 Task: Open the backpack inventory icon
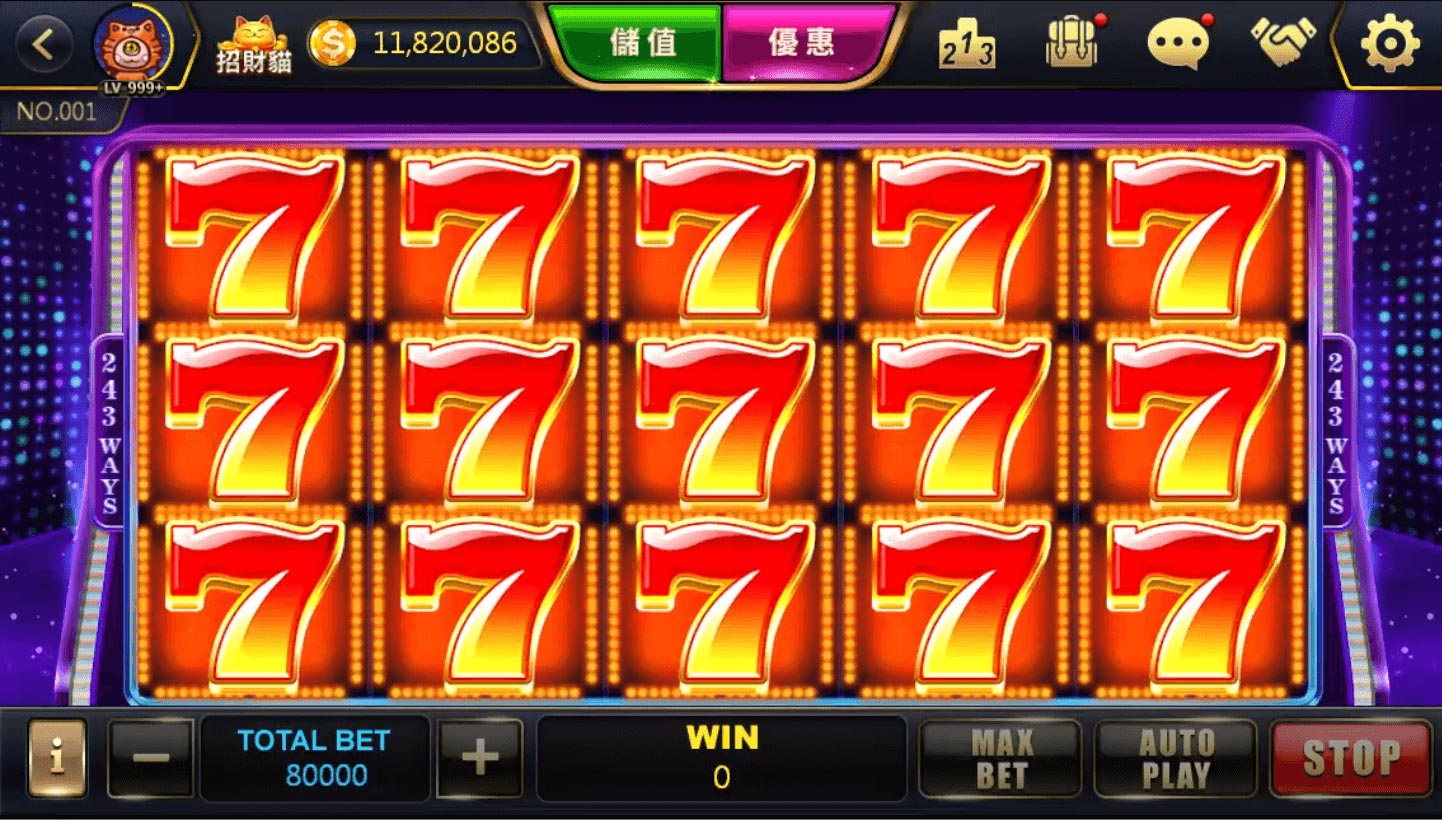[1071, 45]
